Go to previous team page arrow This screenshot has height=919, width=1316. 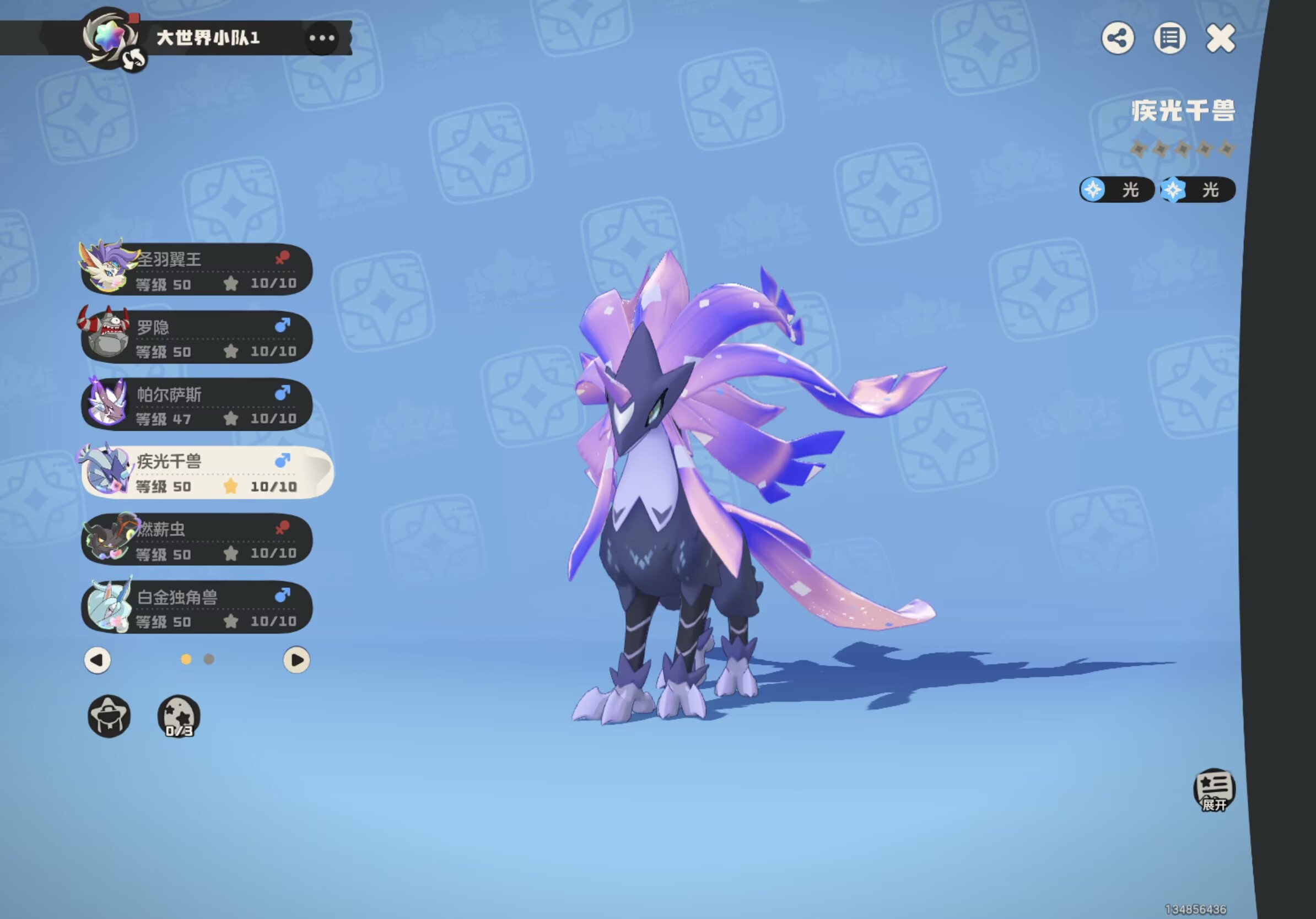coord(98,660)
